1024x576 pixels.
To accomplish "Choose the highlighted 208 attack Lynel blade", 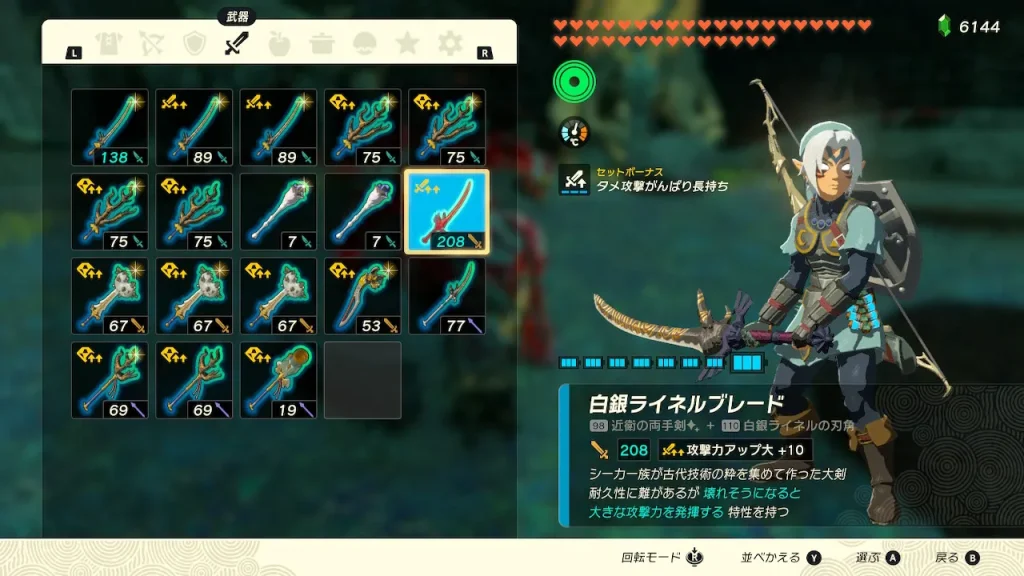I will click(447, 211).
